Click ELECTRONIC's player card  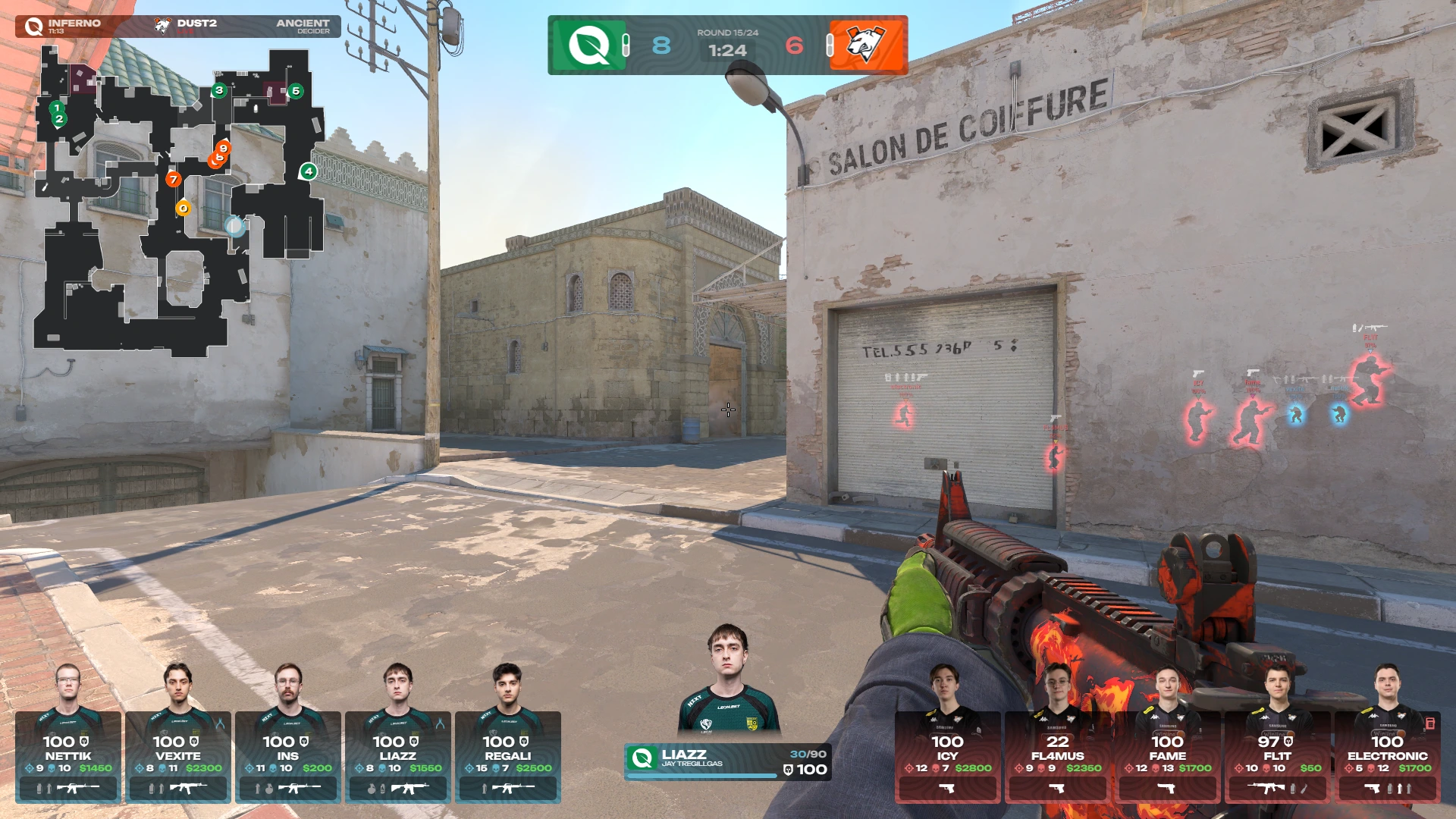tap(1387, 756)
